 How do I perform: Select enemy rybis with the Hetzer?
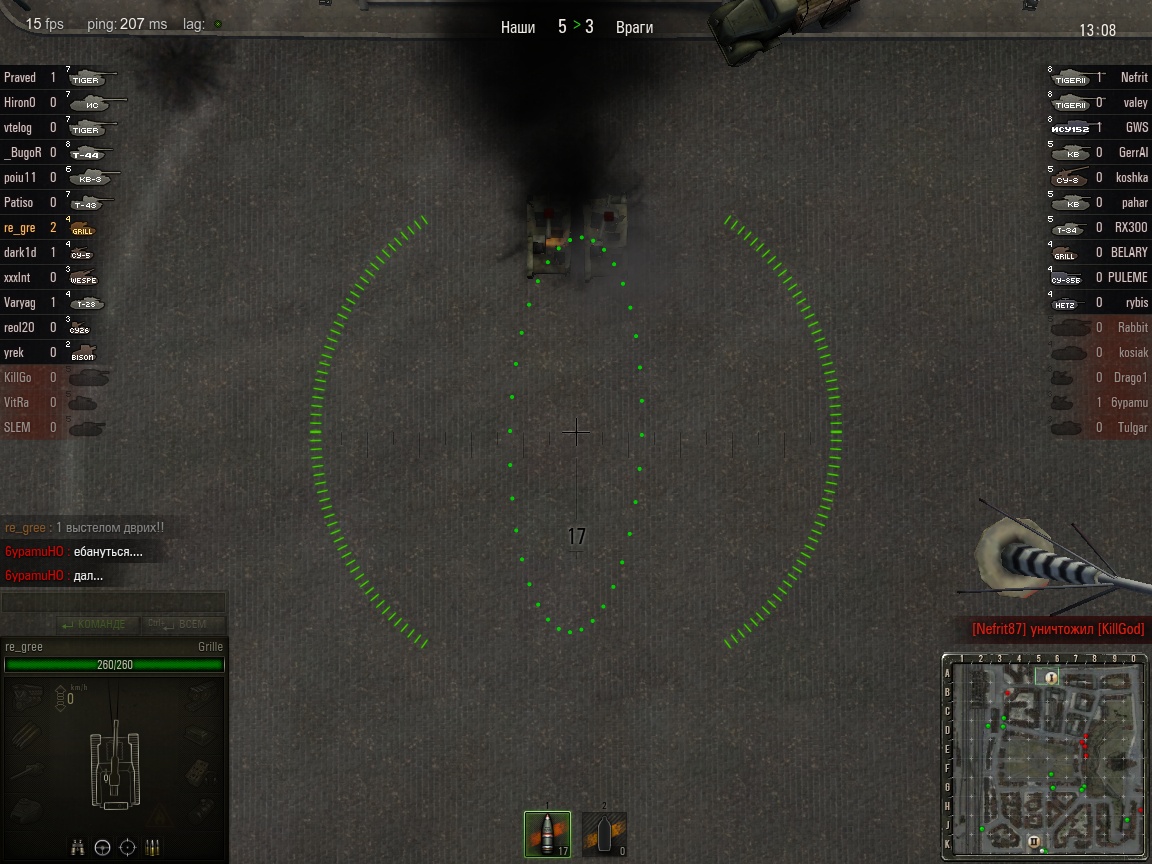tap(1136, 302)
